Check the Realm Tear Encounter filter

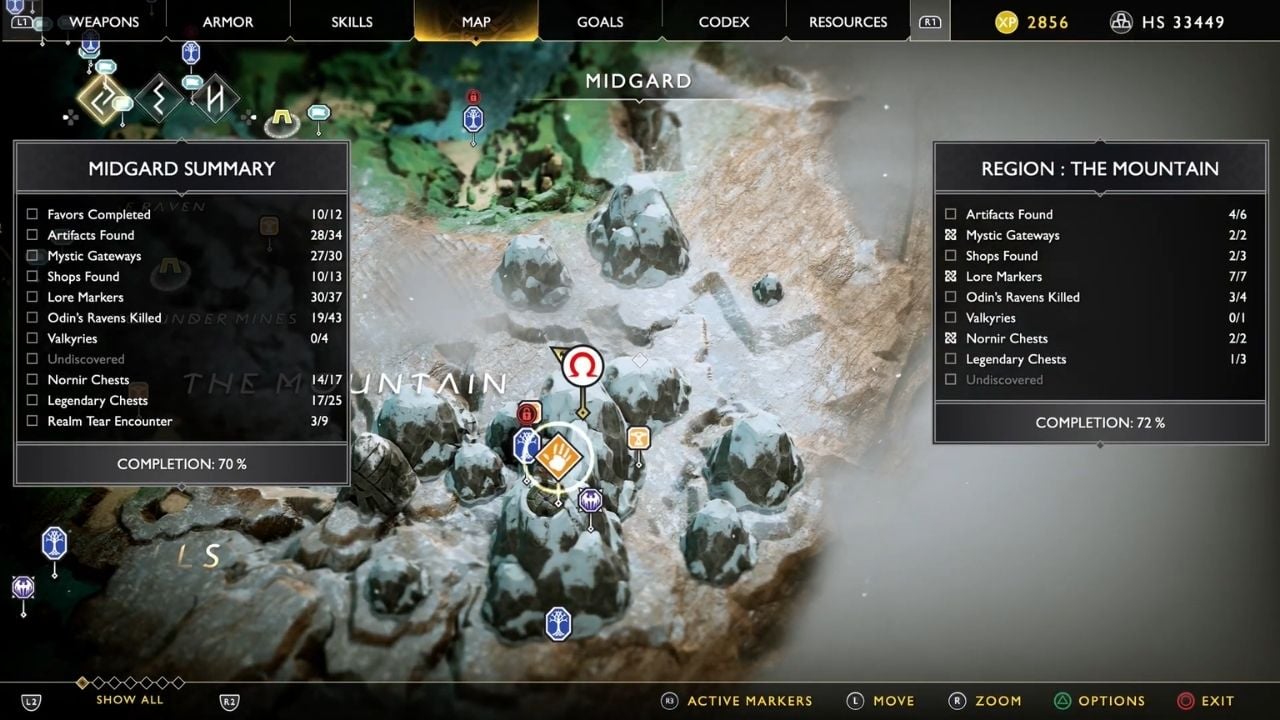coord(33,421)
